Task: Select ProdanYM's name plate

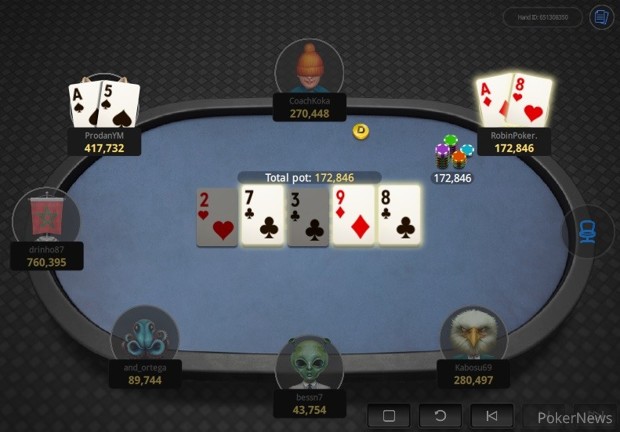Action: (104, 140)
